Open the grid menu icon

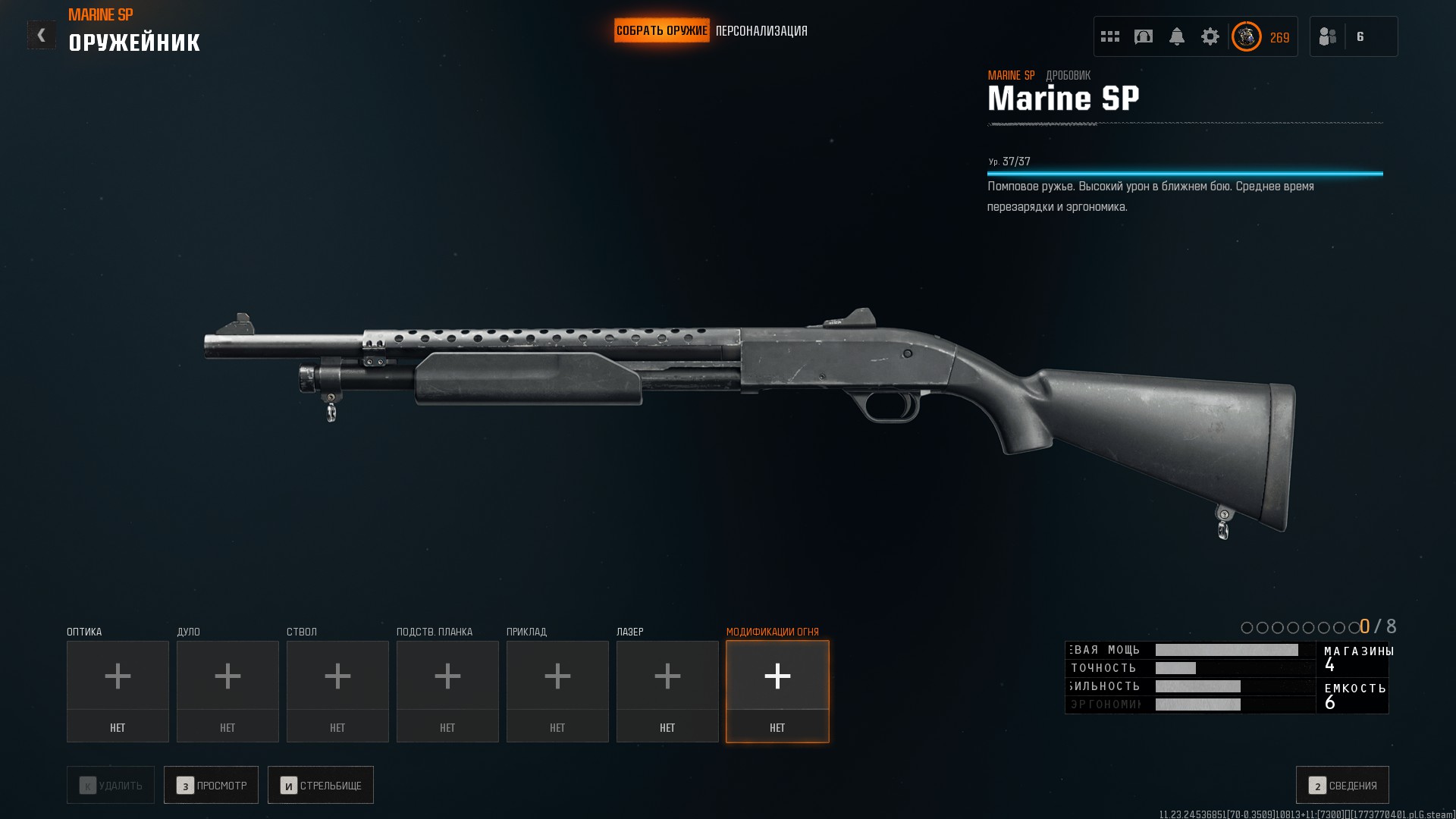click(x=1110, y=36)
